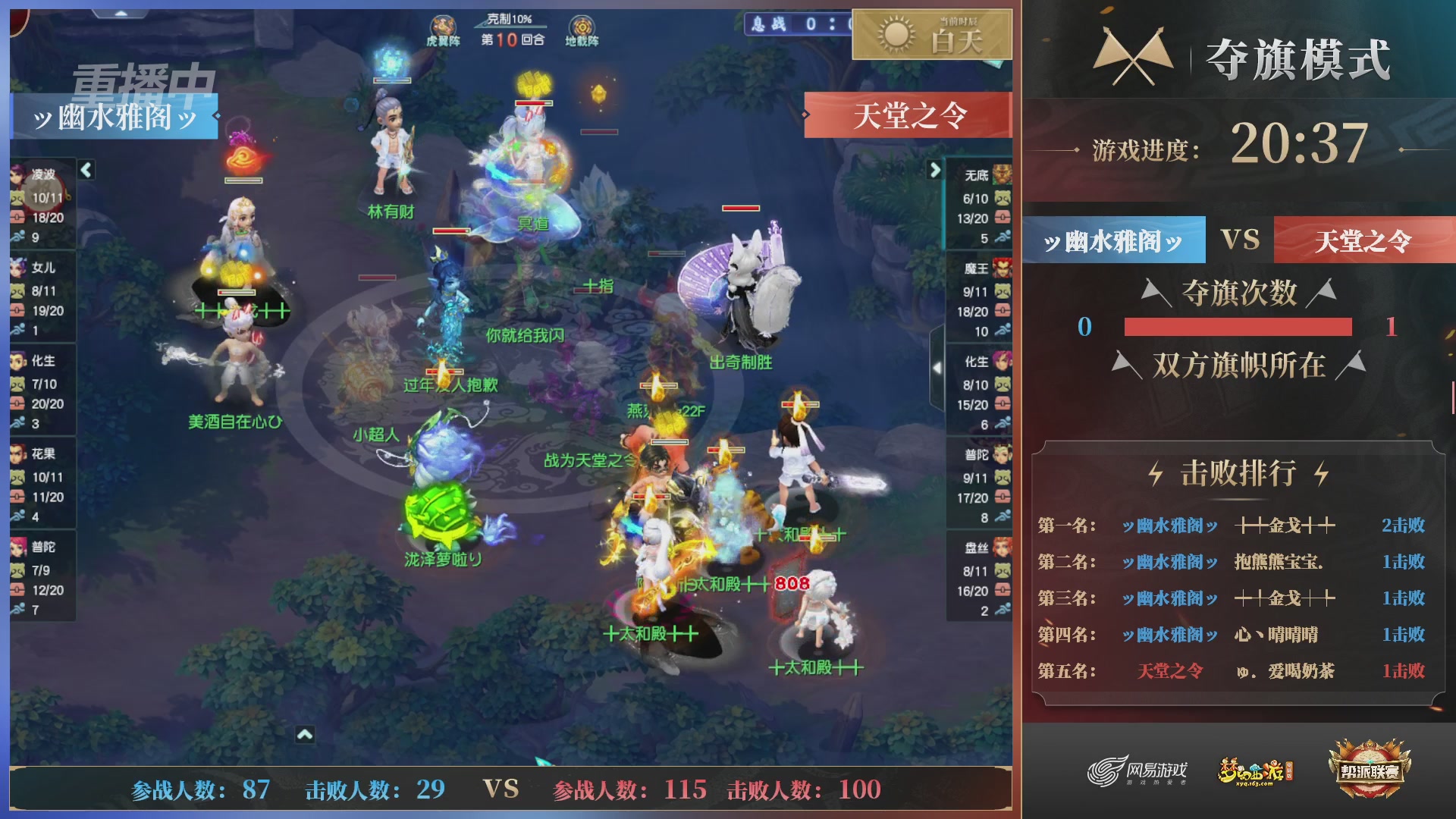This screenshot has width=1456, height=819.
Task: Toggle the 当前时辰 白天 indicator
Action: [948, 36]
